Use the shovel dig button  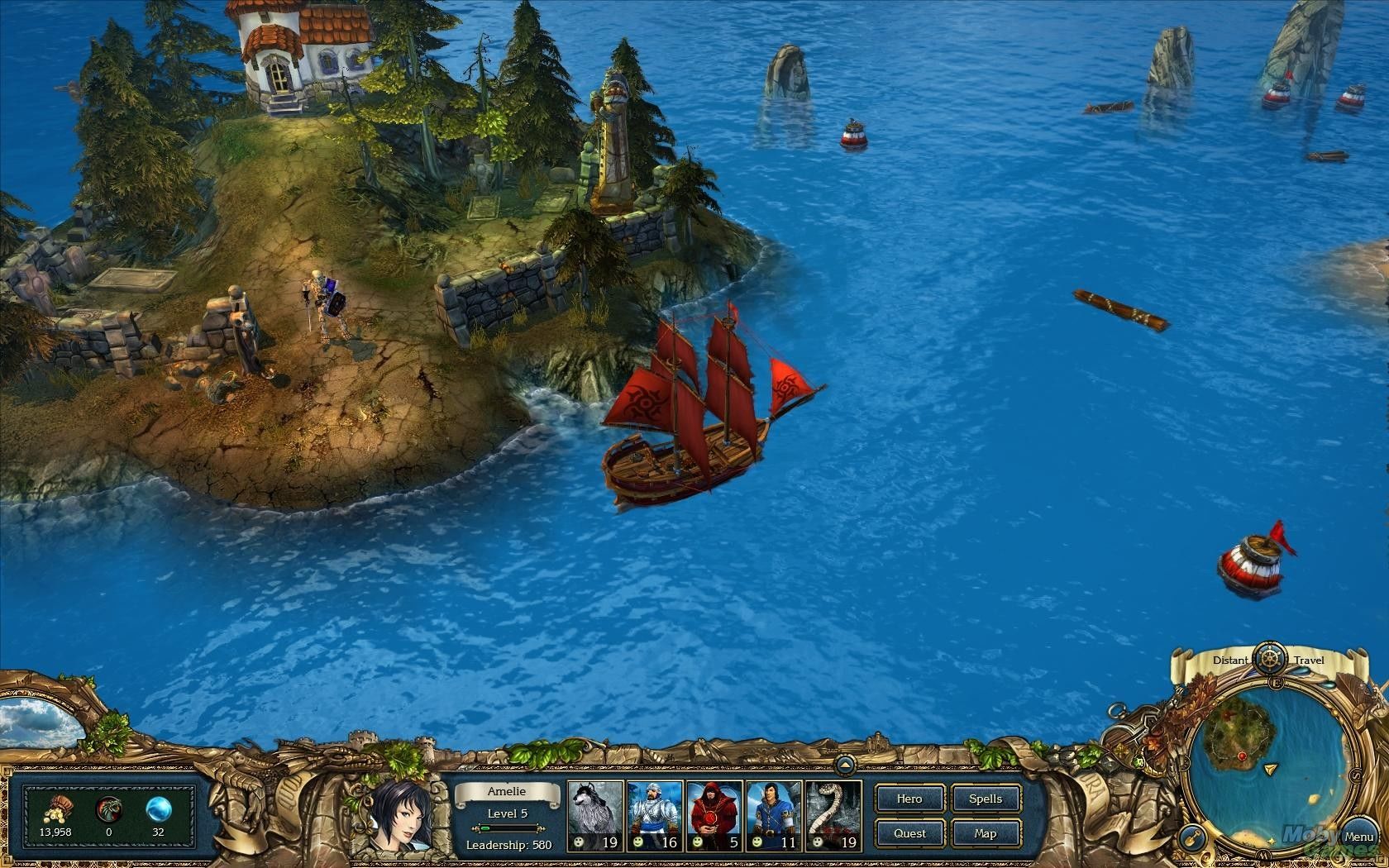(1193, 836)
